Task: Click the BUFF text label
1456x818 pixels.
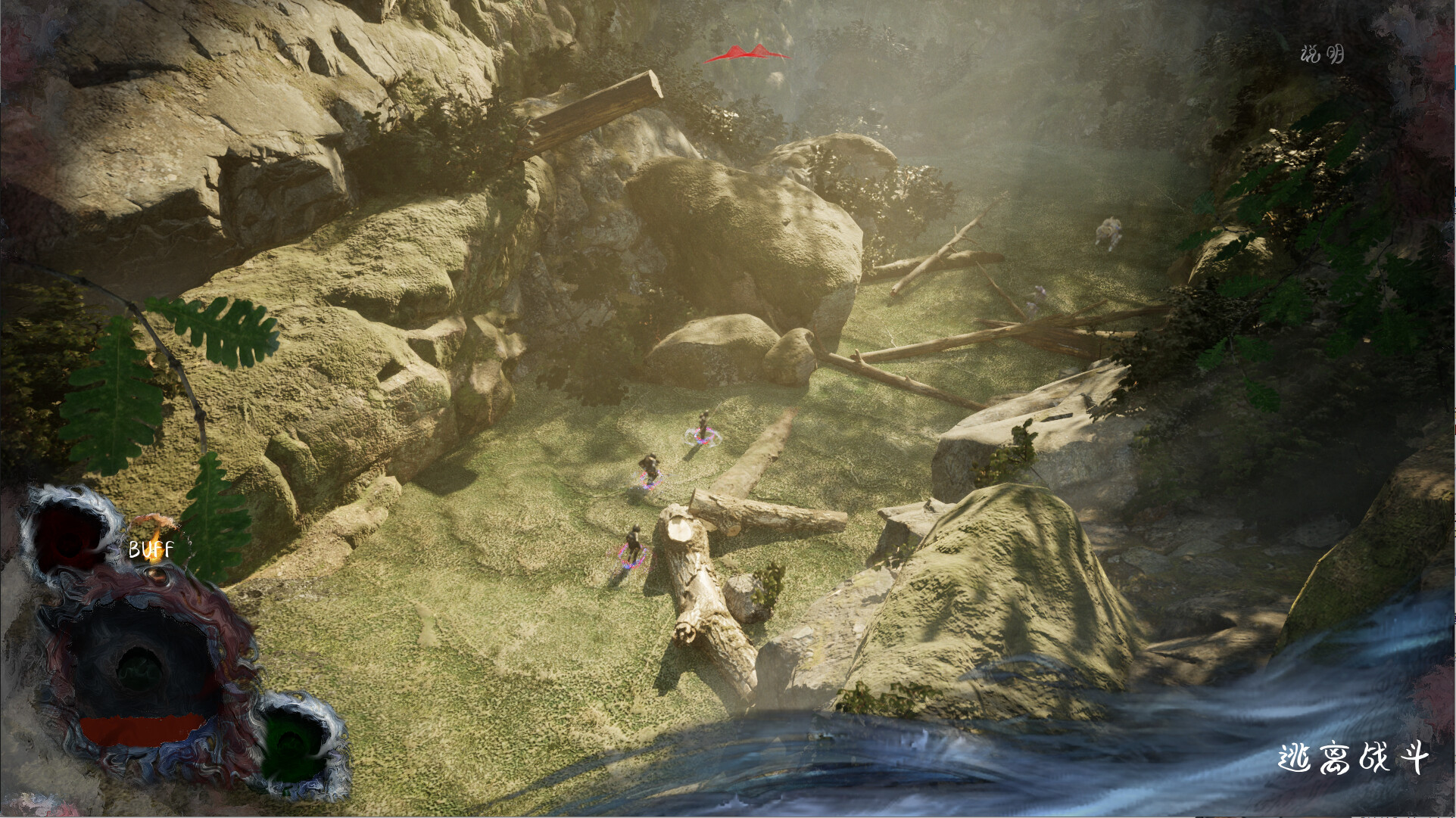Action: point(151,549)
